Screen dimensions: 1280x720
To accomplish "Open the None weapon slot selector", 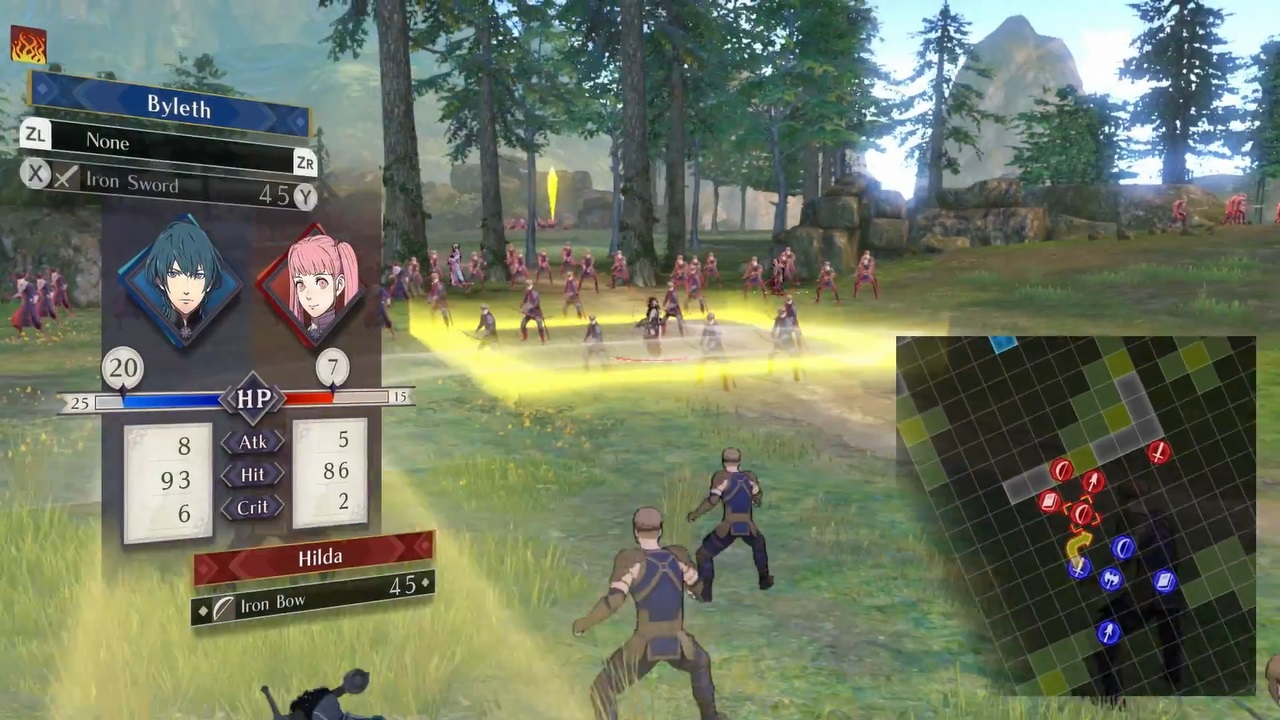I will click(x=108, y=141).
